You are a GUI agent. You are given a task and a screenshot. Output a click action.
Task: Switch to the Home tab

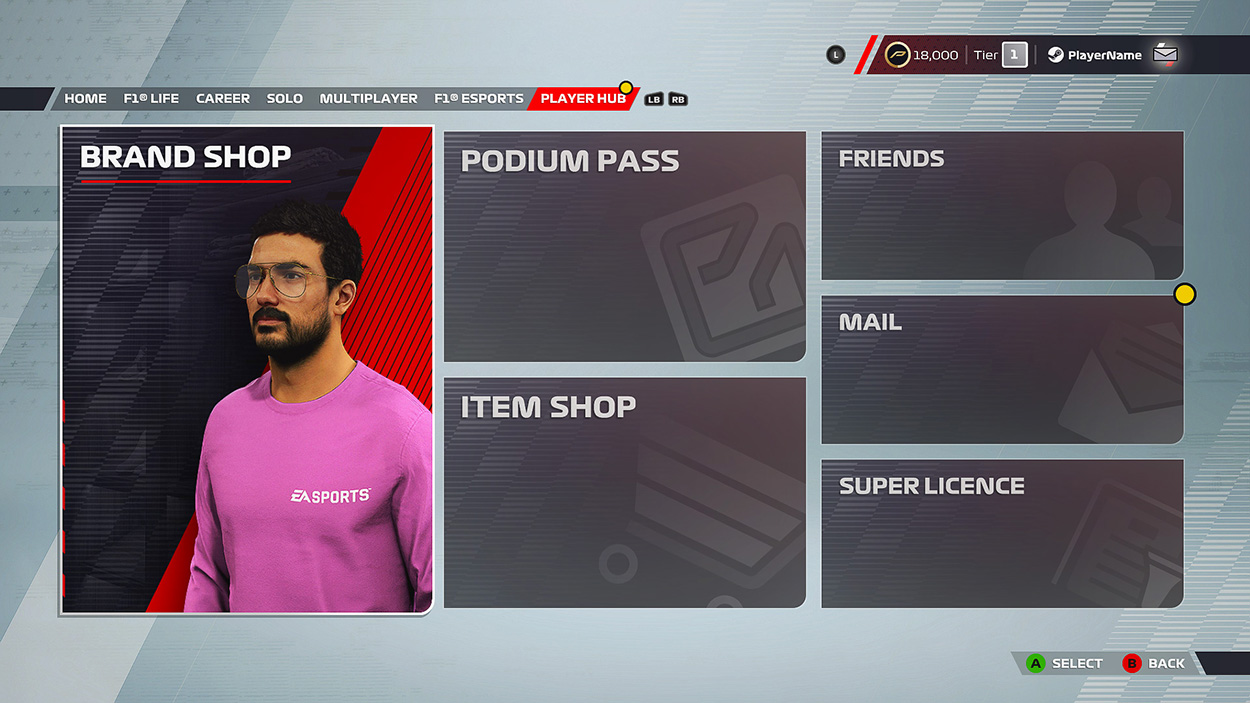click(x=85, y=99)
